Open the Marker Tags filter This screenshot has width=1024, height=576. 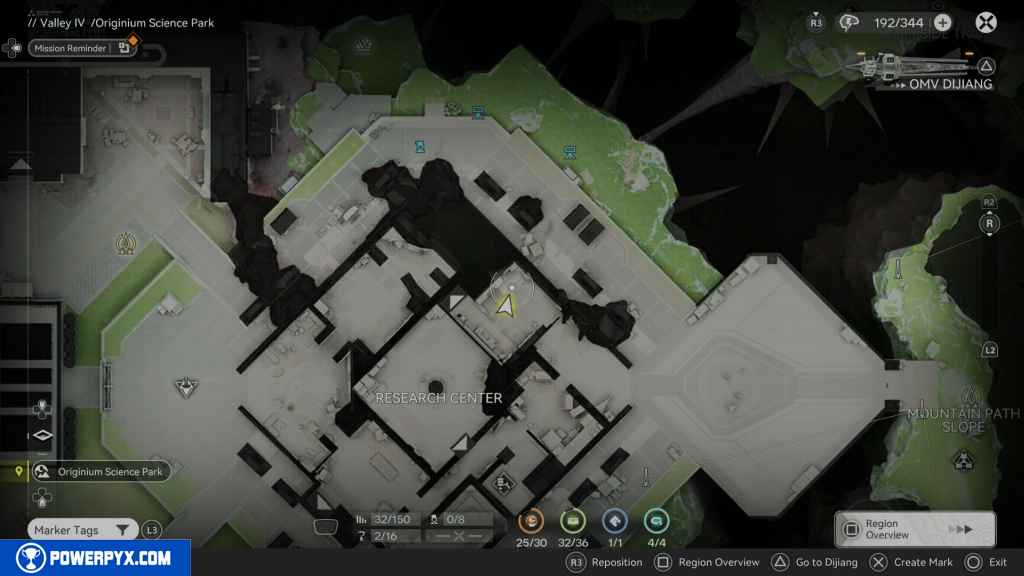coord(82,530)
